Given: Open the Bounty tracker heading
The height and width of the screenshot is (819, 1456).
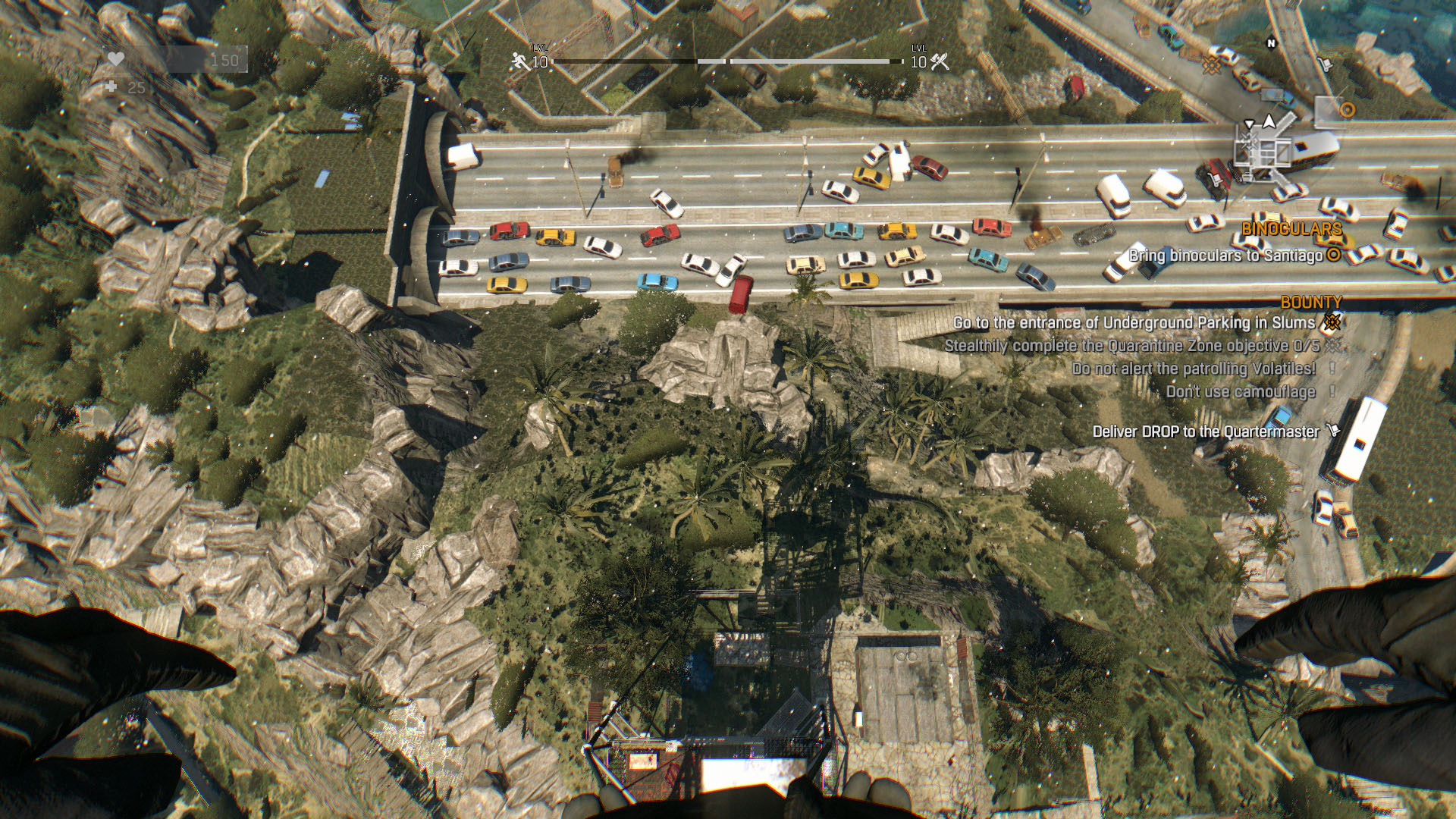Looking at the screenshot, I should [1311, 302].
